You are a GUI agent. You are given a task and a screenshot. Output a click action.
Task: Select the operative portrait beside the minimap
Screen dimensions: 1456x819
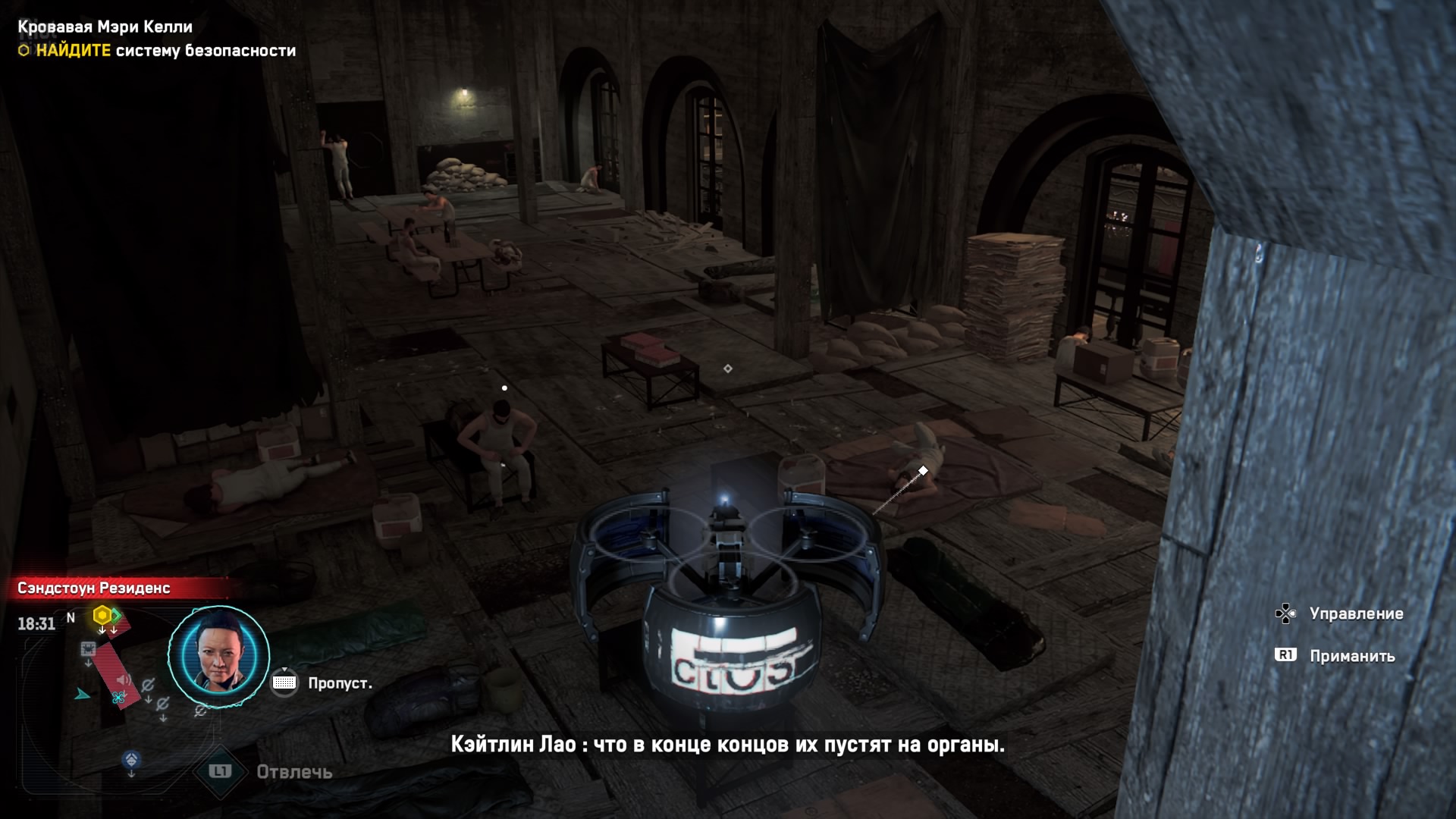click(x=218, y=657)
